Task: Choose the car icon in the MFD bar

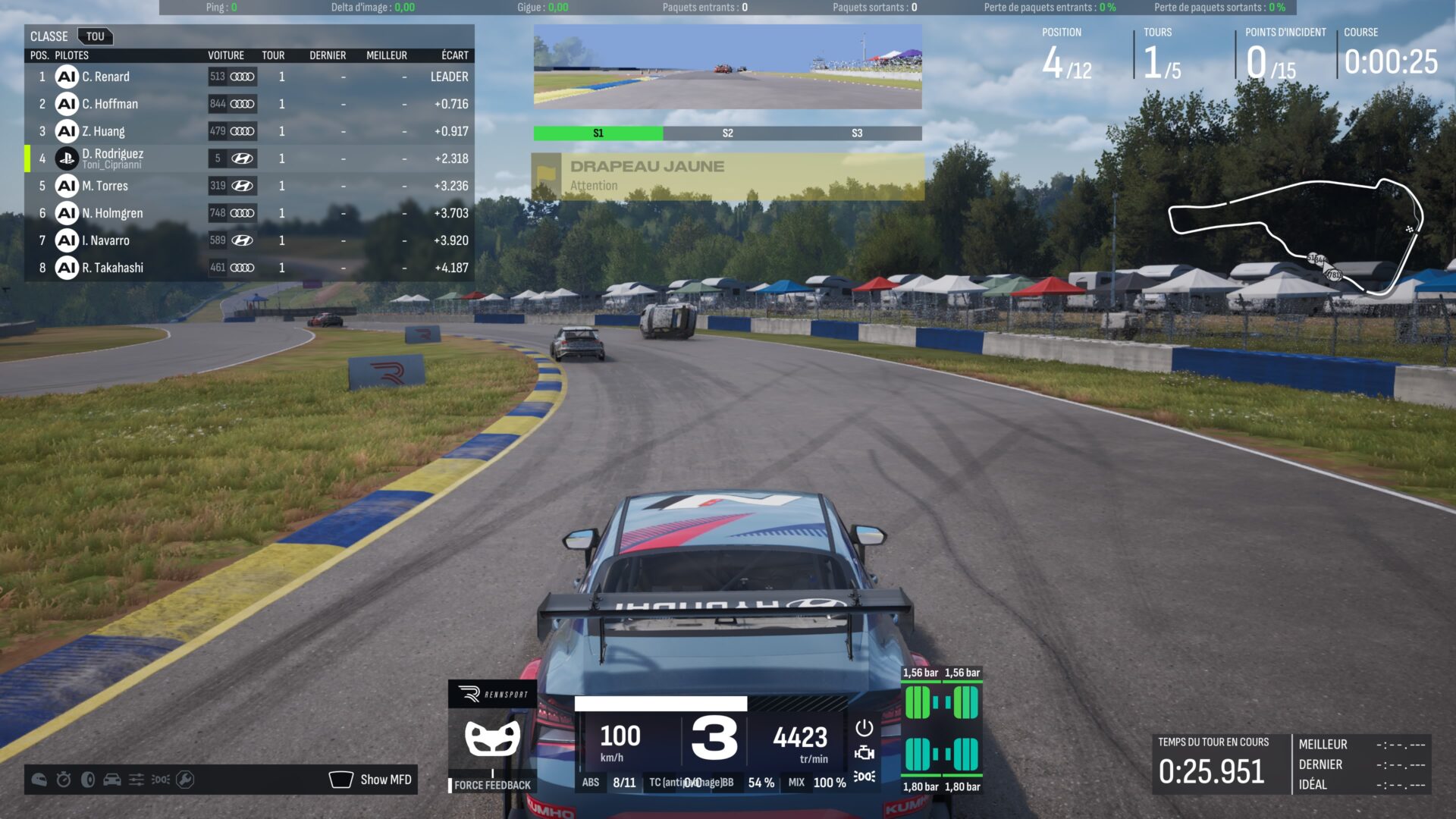Action: click(112, 780)
